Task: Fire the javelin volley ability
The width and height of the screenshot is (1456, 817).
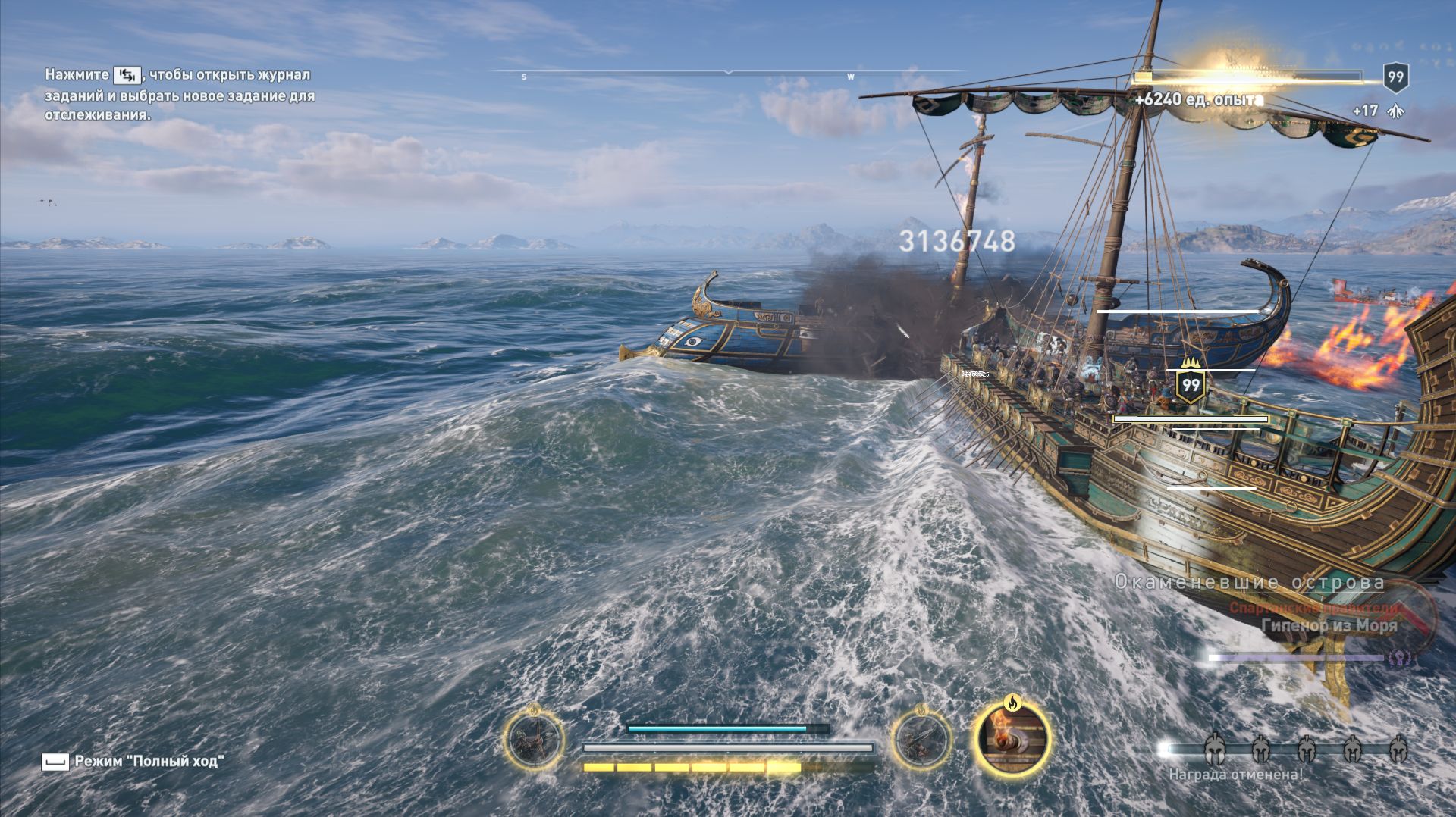Action: click(x=921, y=740)
